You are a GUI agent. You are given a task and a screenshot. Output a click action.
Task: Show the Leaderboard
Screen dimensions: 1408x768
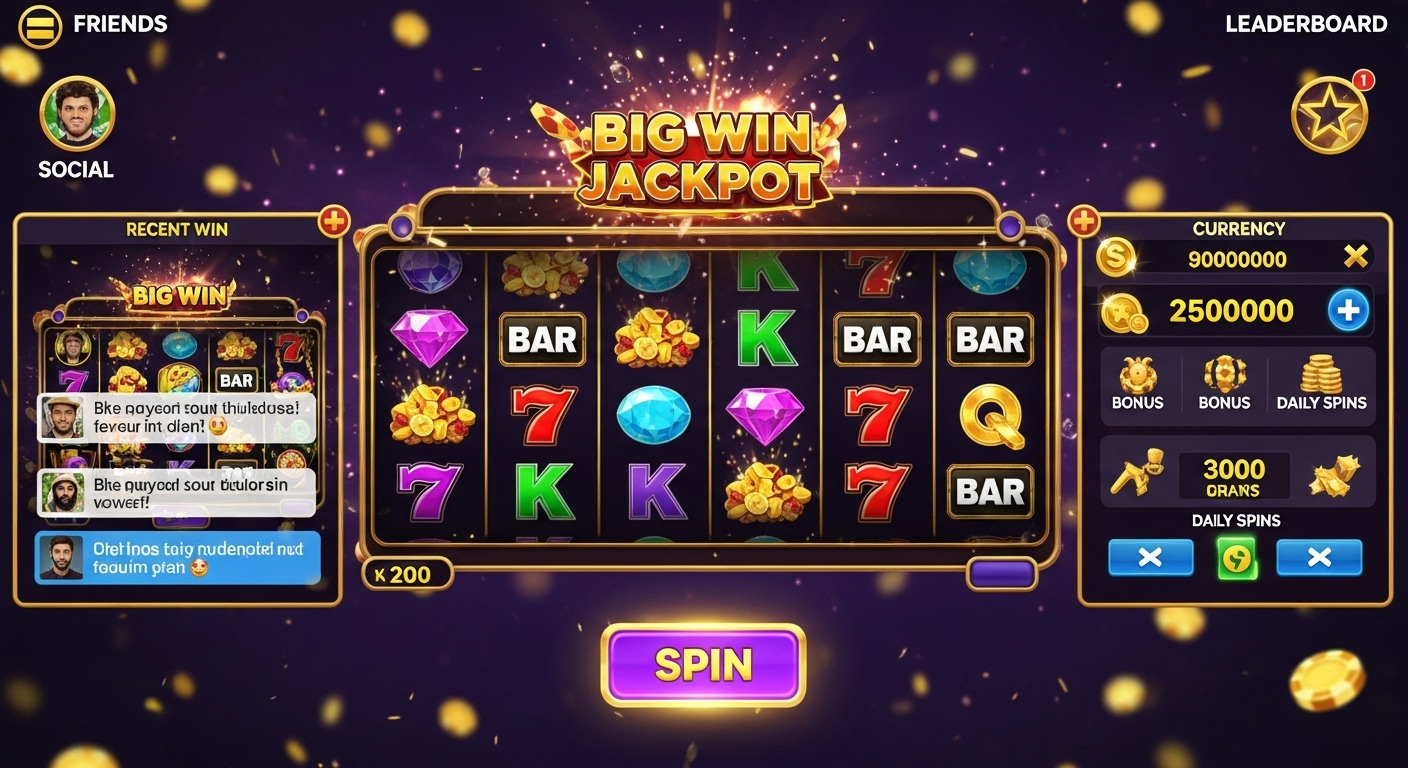[x=1306, y=25]
